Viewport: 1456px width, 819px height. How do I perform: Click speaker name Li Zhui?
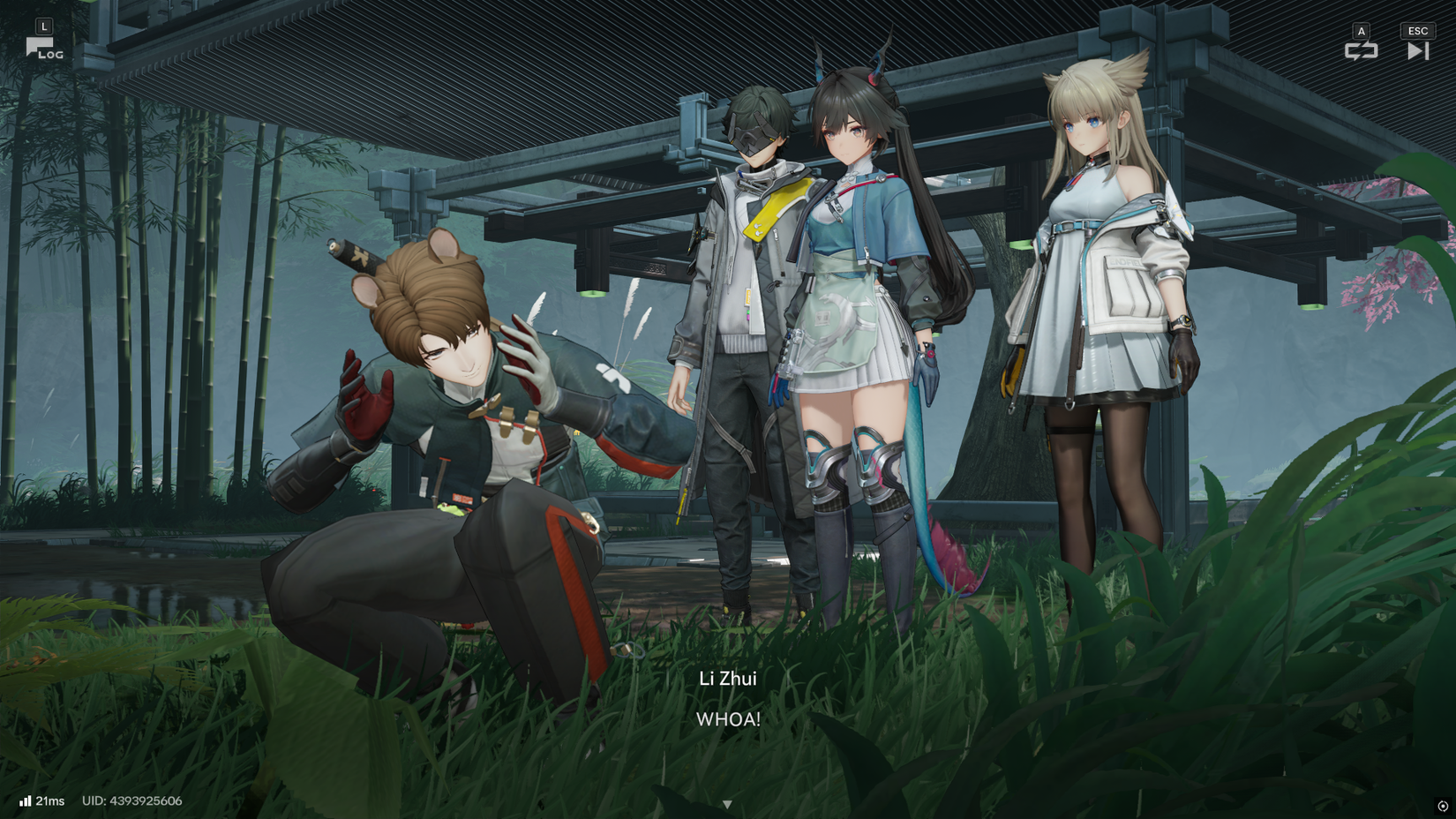(729, 680)
